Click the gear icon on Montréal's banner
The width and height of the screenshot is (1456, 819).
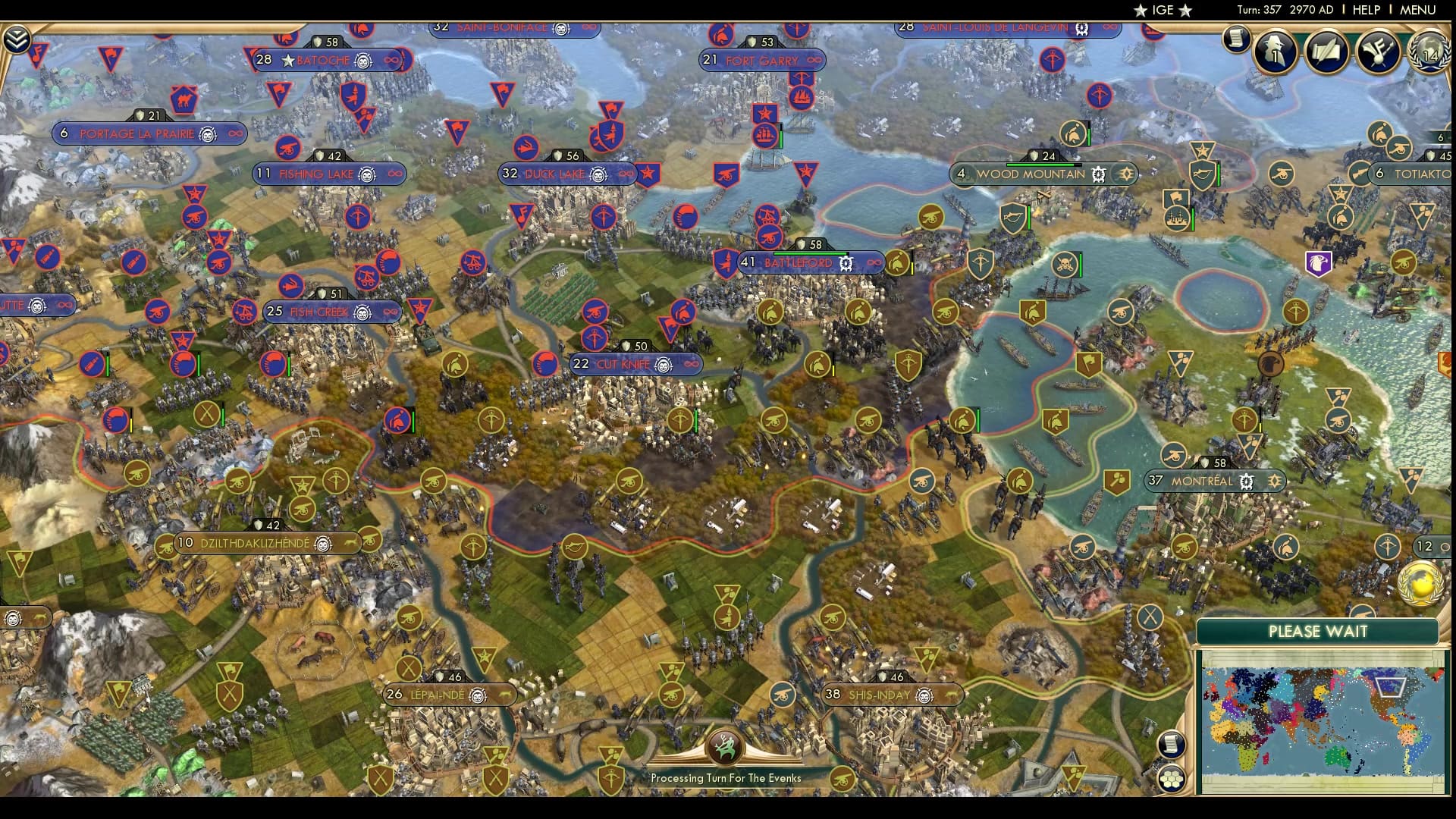(x=1246, y=482)
